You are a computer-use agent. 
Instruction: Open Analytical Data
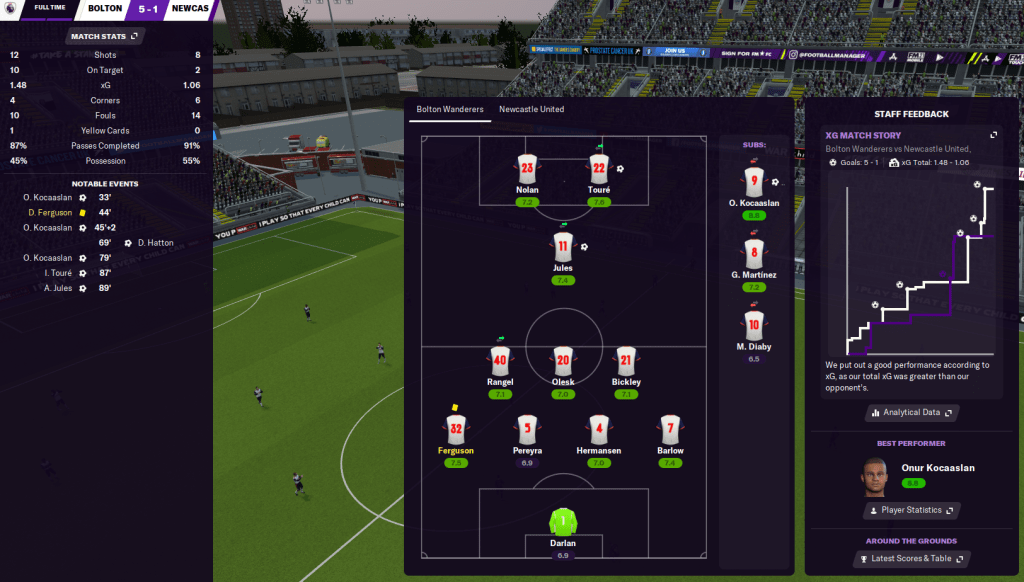[911, 412]
